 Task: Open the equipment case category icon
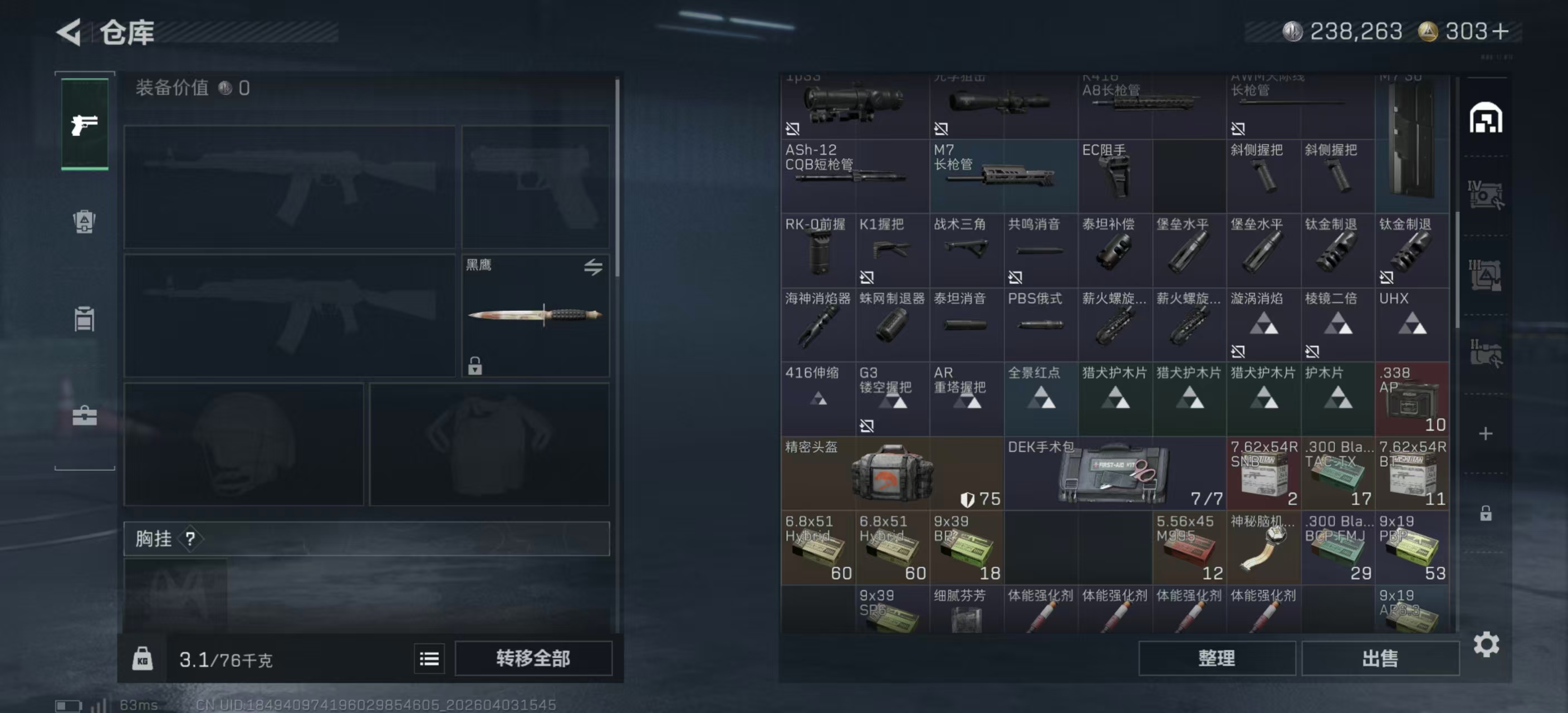point(84,415)
